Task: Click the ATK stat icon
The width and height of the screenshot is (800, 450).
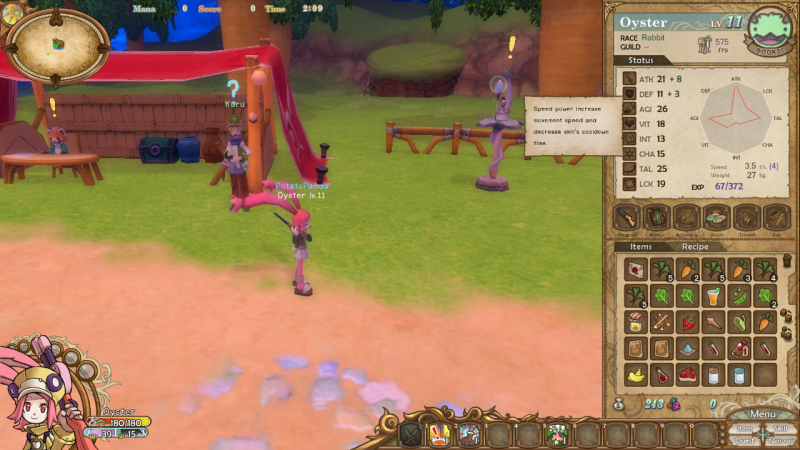Action: coord(629,78)
